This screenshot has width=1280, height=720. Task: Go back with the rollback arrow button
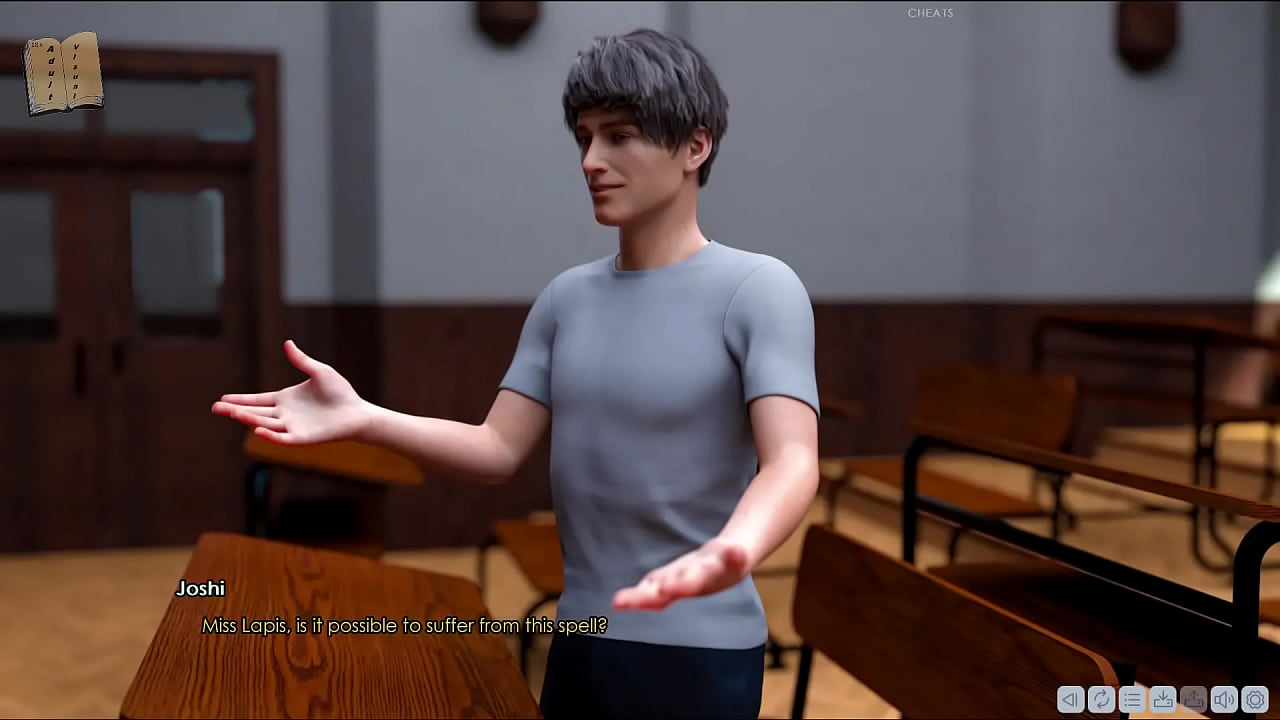(x=1070, y=700)
